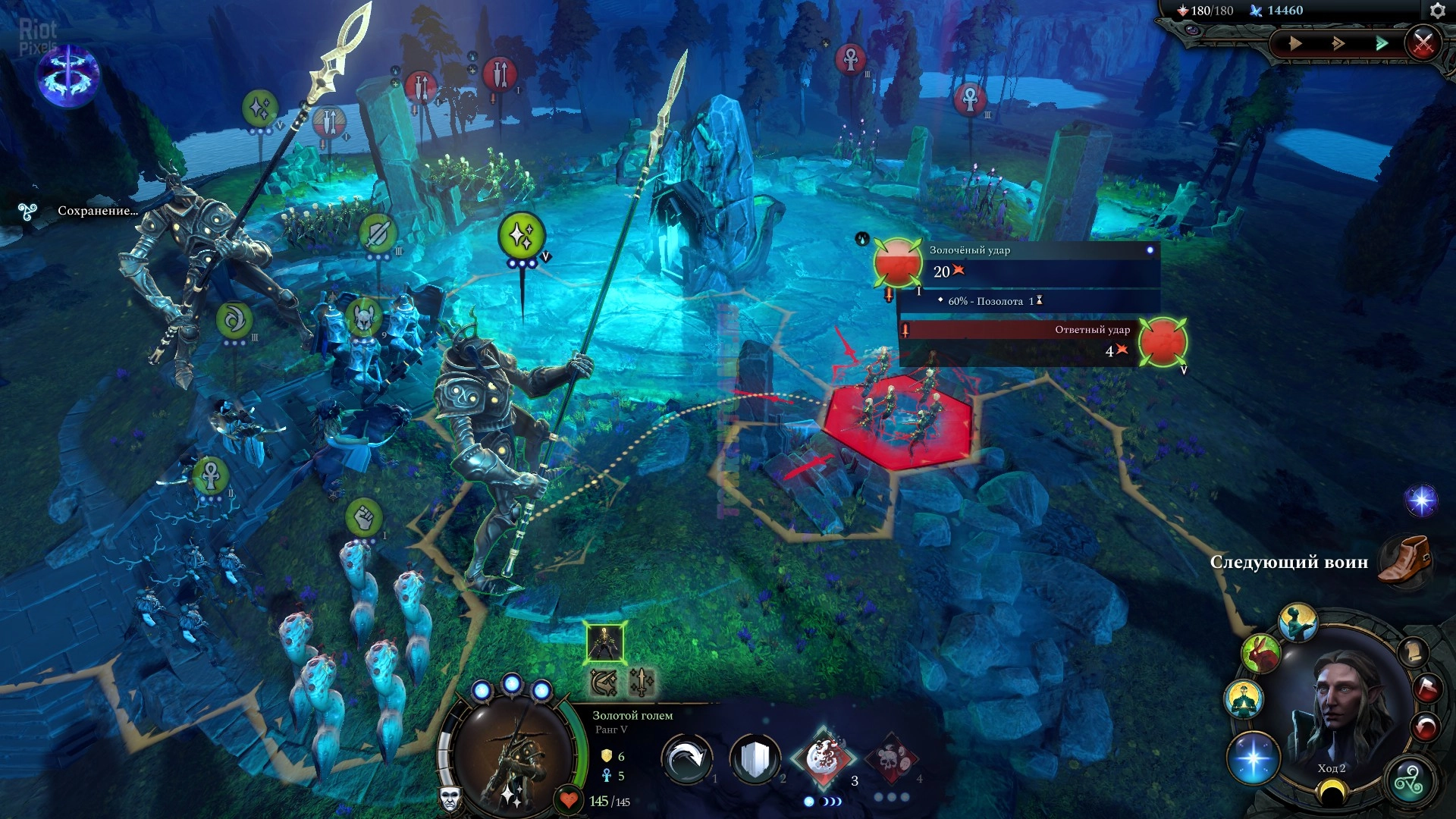Screen dimensions: 1456x819
Task: Activate the curved arrow ability in slot 1
Action: (x=686, y=759)
